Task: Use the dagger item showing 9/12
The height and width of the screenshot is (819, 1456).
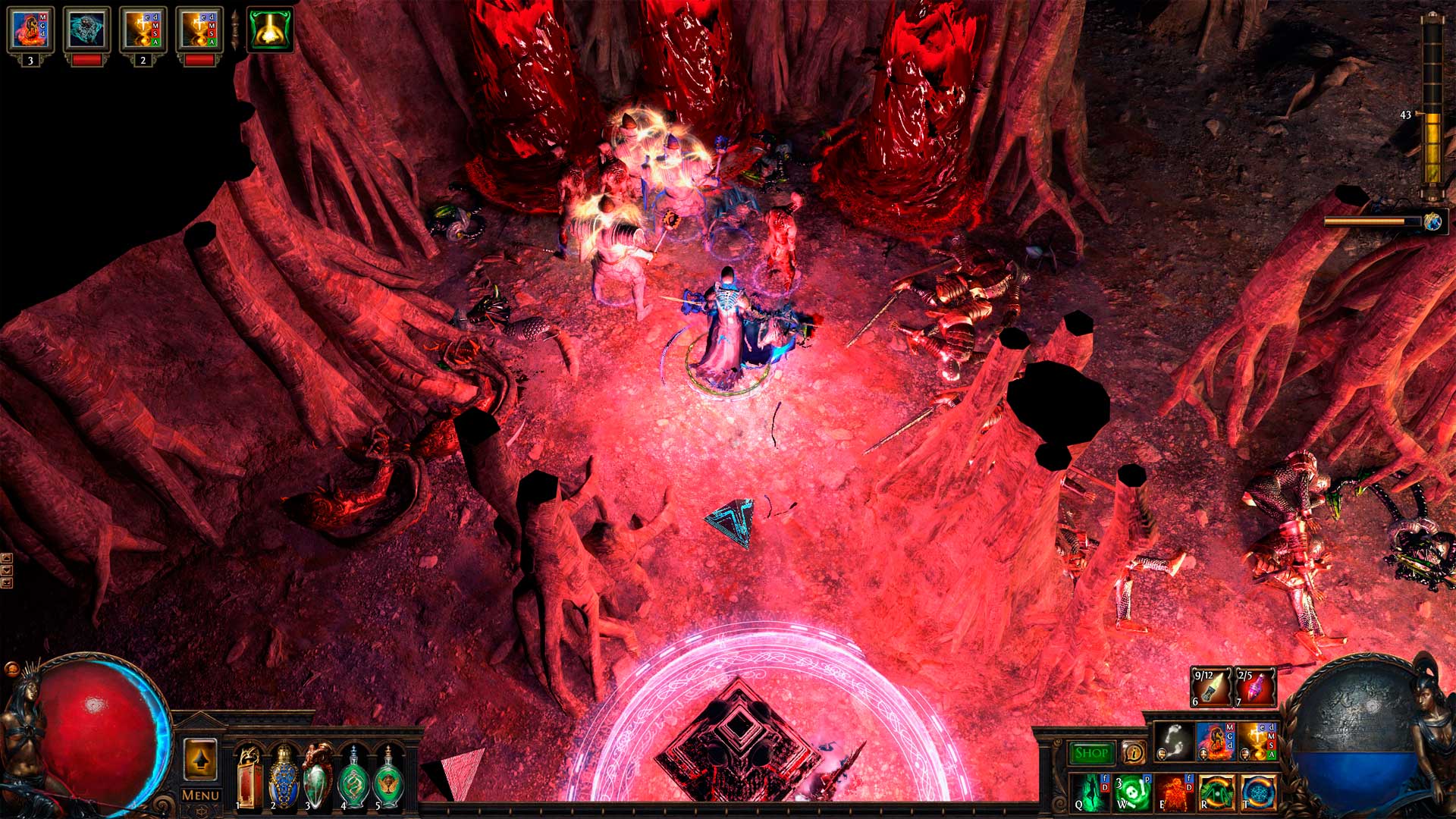Action: (x=1211, y=687)
